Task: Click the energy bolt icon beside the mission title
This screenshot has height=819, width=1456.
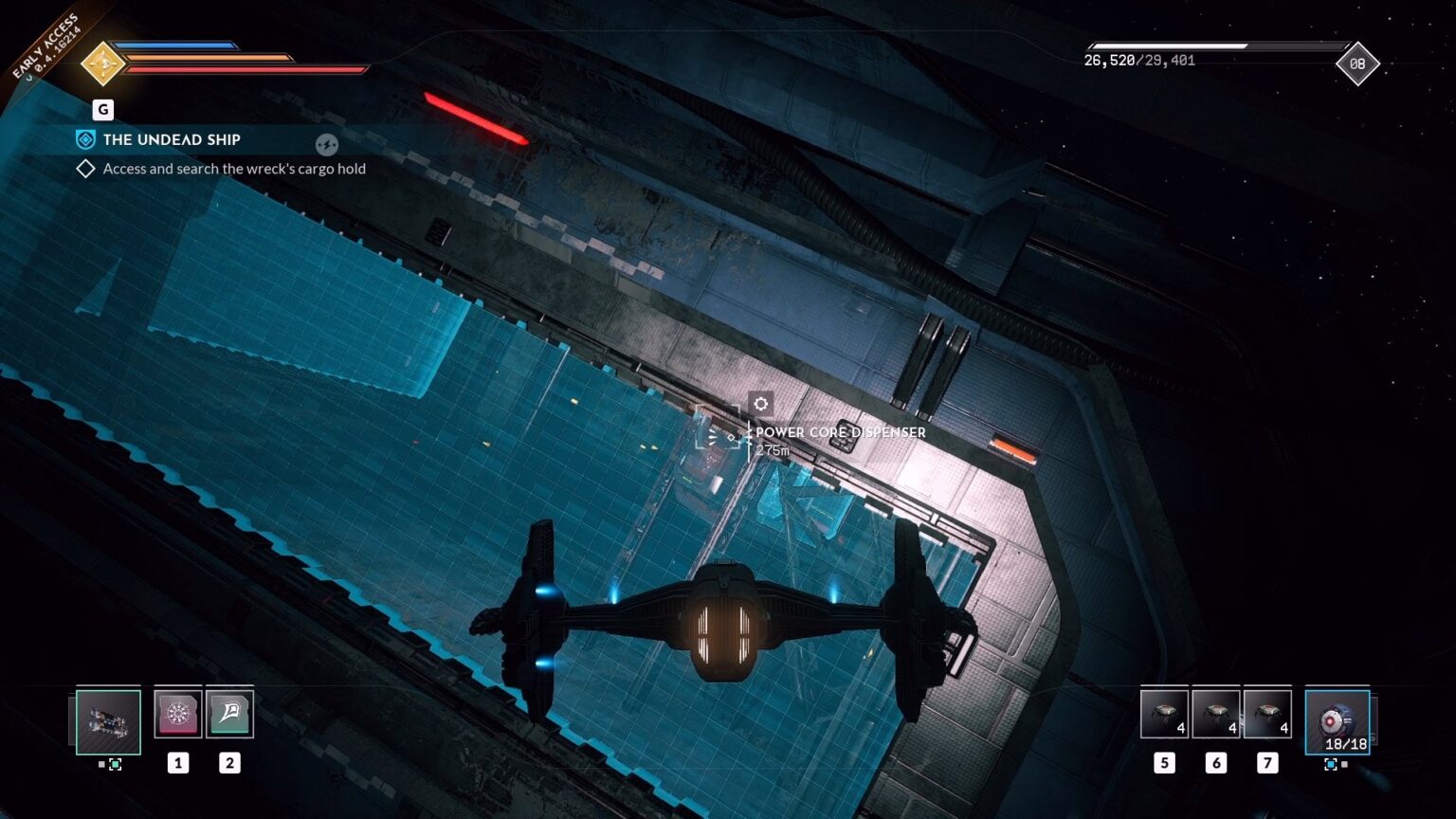Action: point(327,144)
